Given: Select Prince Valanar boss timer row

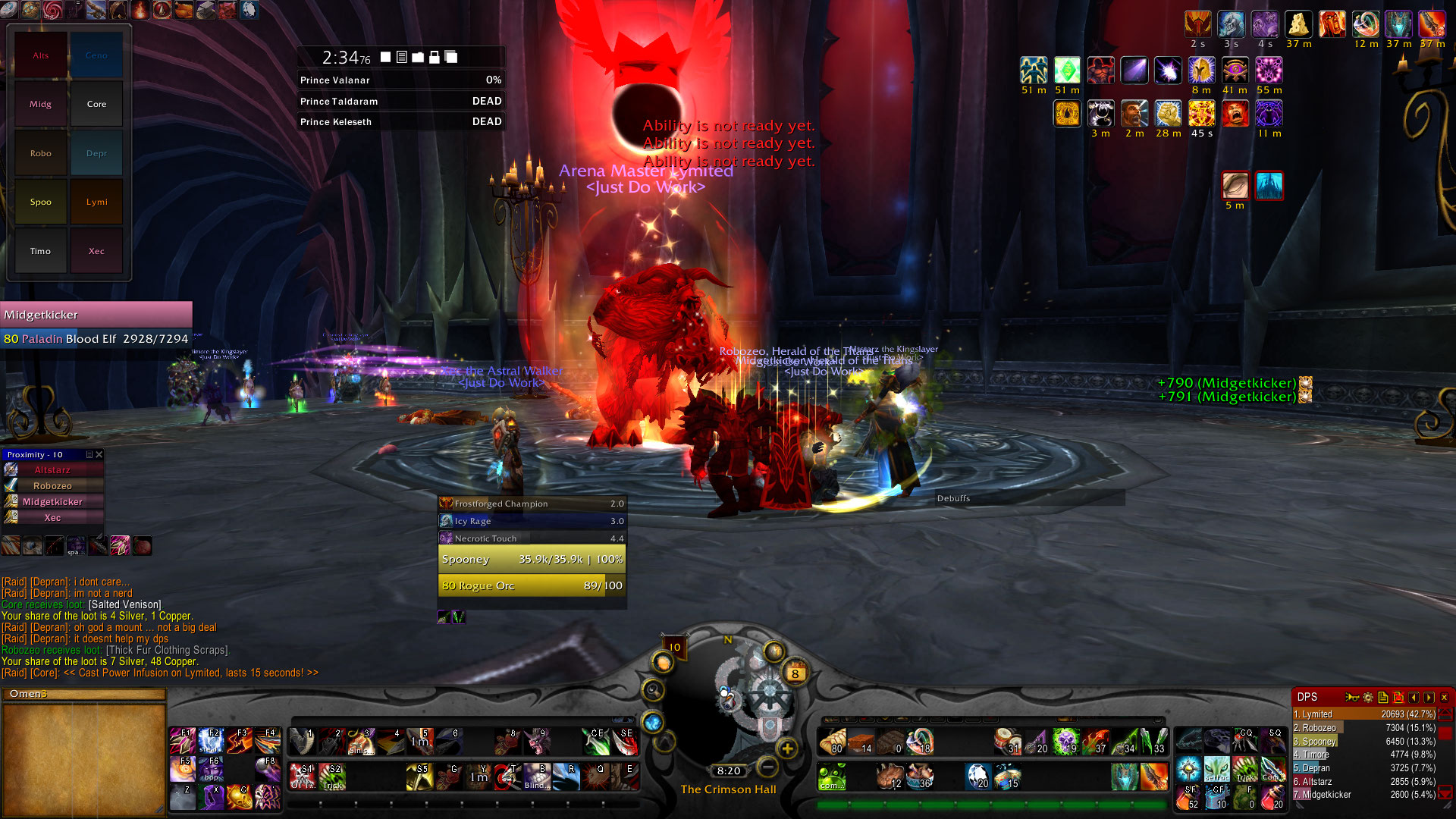Looking at the screenshot, I should [x=400, y=80].
